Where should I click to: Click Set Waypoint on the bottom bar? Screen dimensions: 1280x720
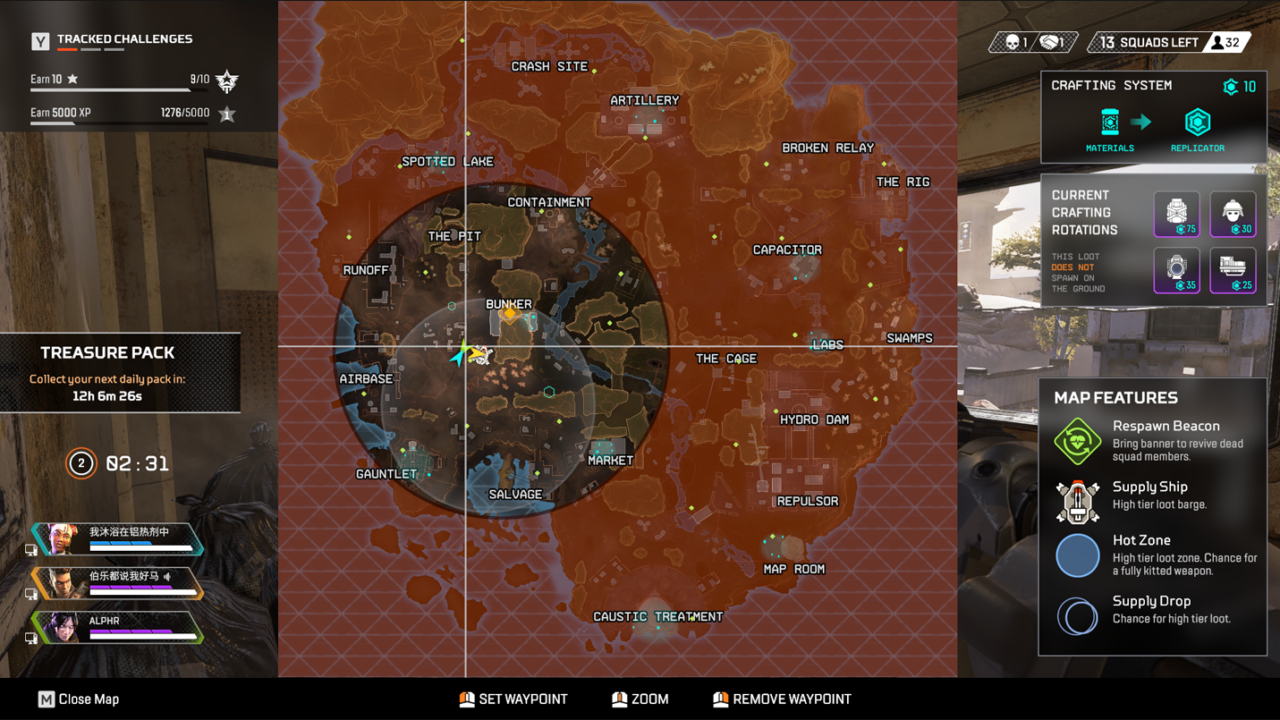pos(513,699)
